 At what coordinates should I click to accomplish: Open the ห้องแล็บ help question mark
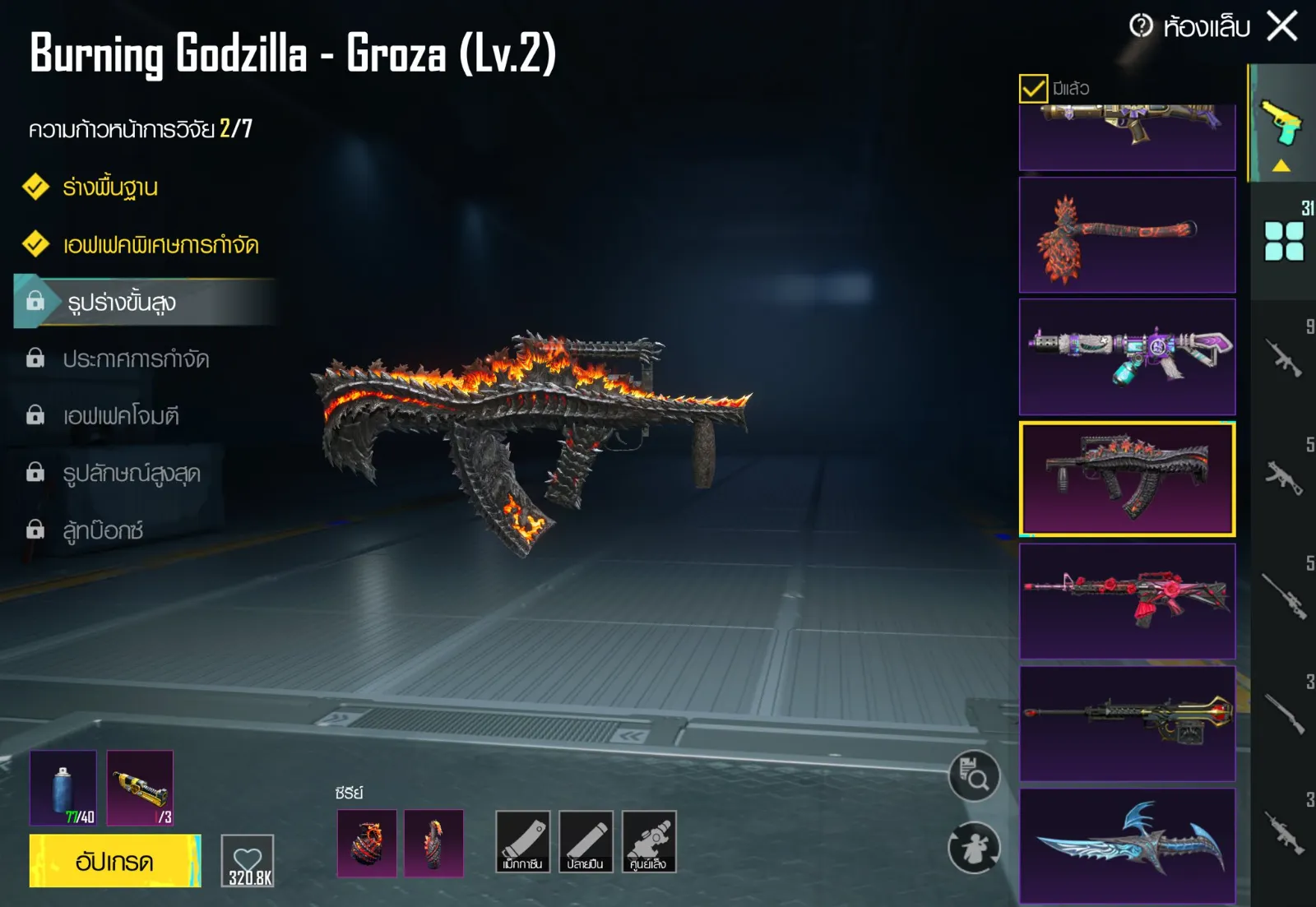tap(1141, 26)
